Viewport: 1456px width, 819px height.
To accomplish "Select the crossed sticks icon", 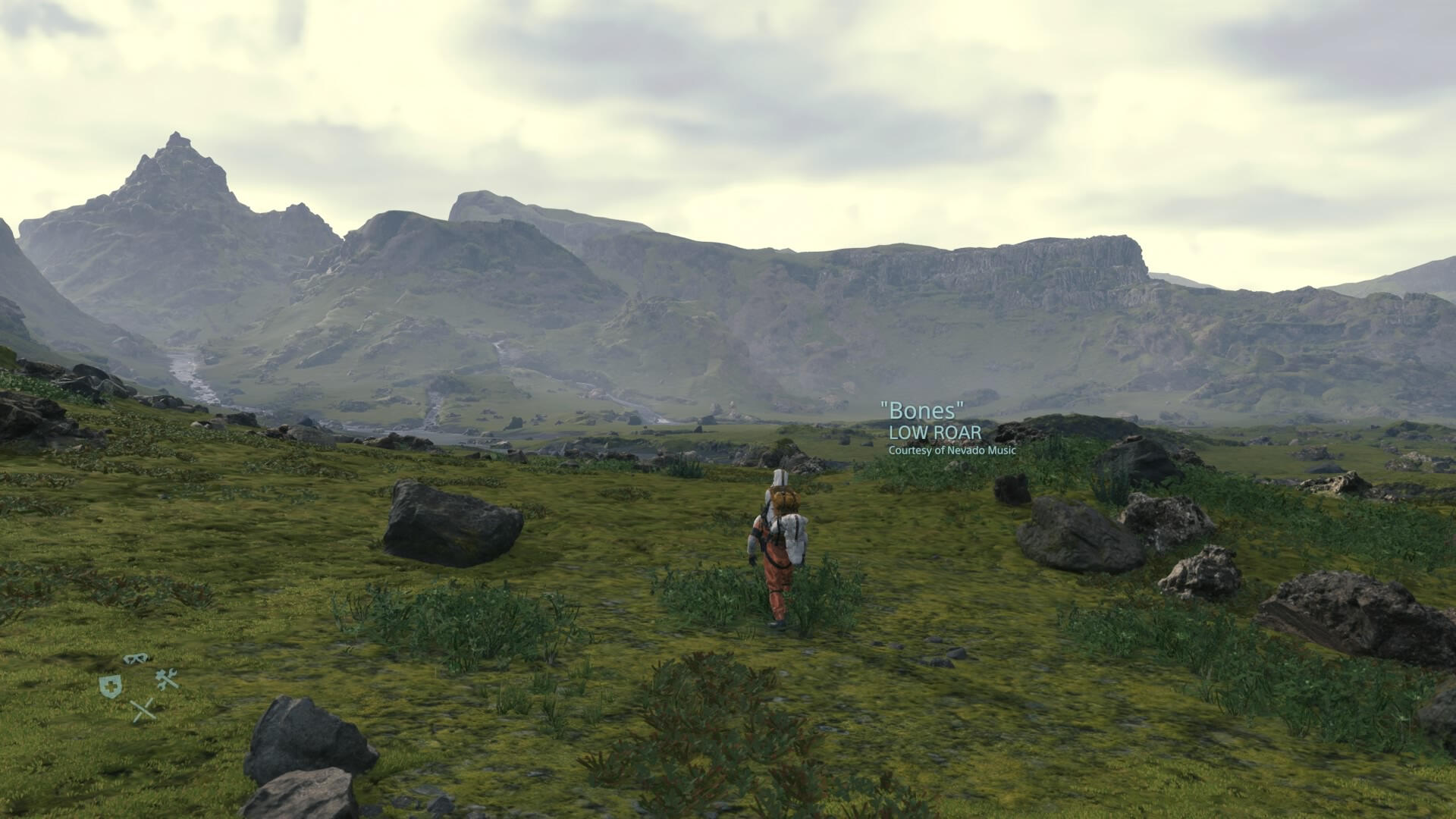I will click(143, 711).
